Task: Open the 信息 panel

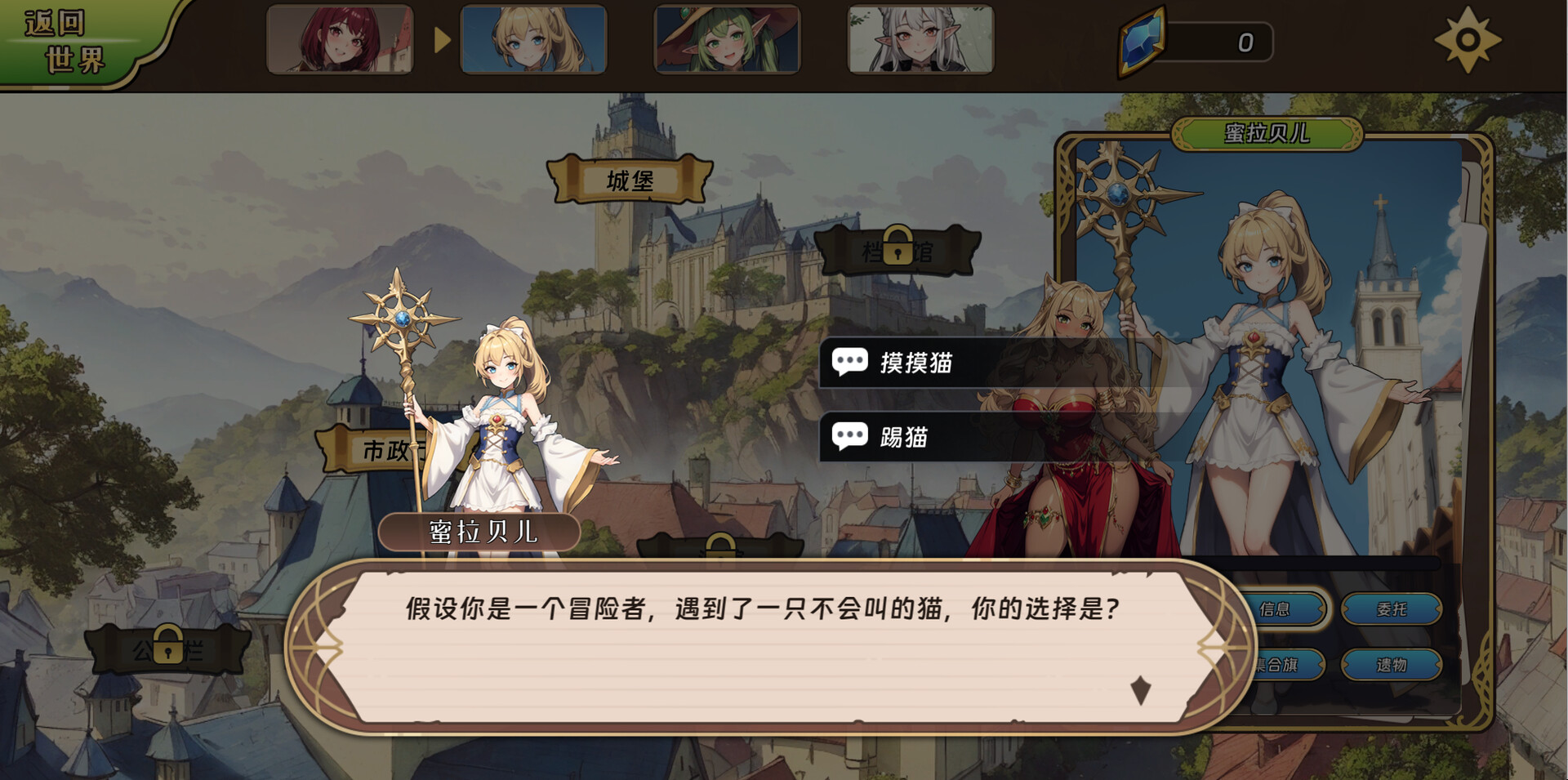Action: [x=1278, y=609]
